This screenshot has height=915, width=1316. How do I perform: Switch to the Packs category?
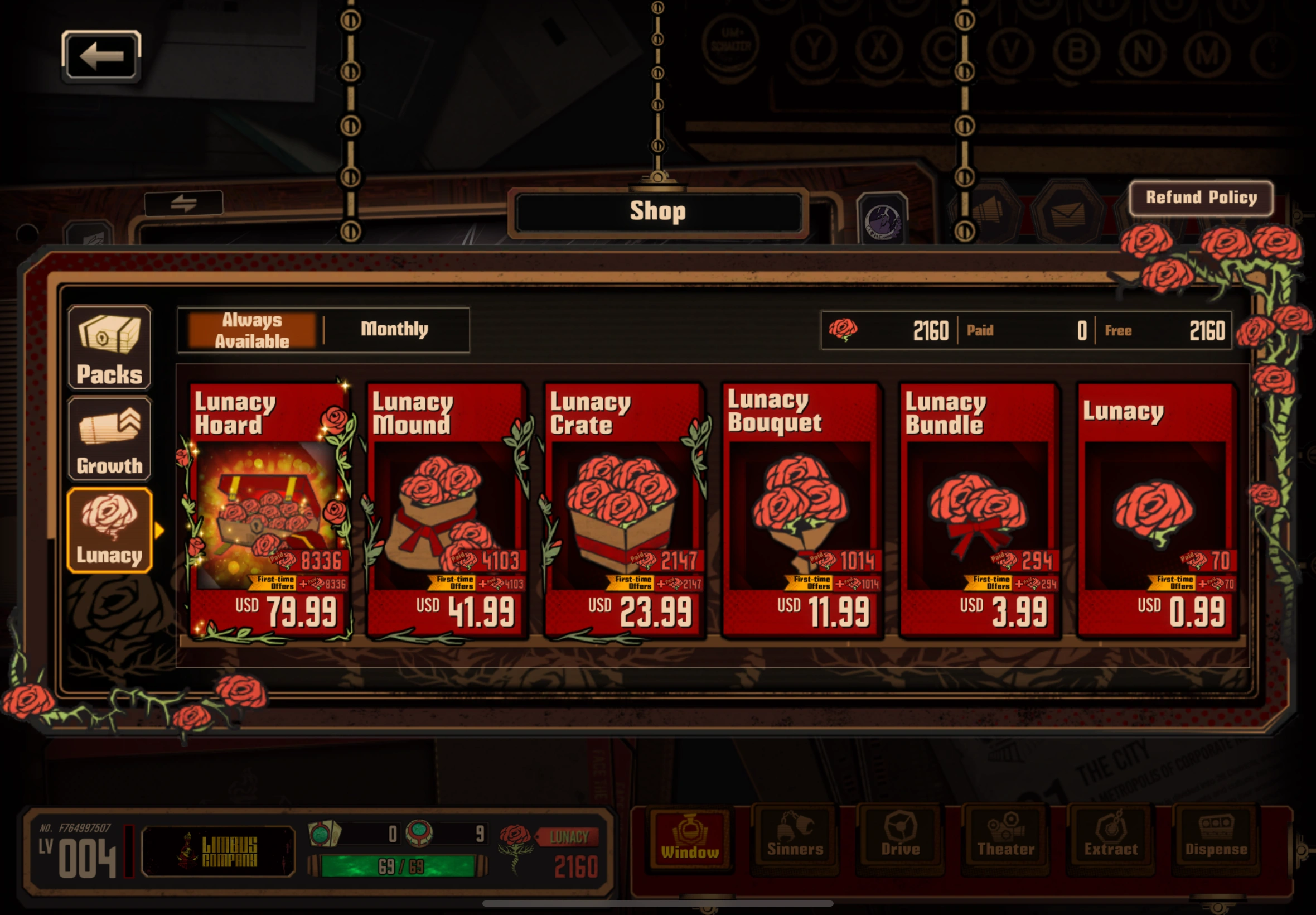(109, 348)
